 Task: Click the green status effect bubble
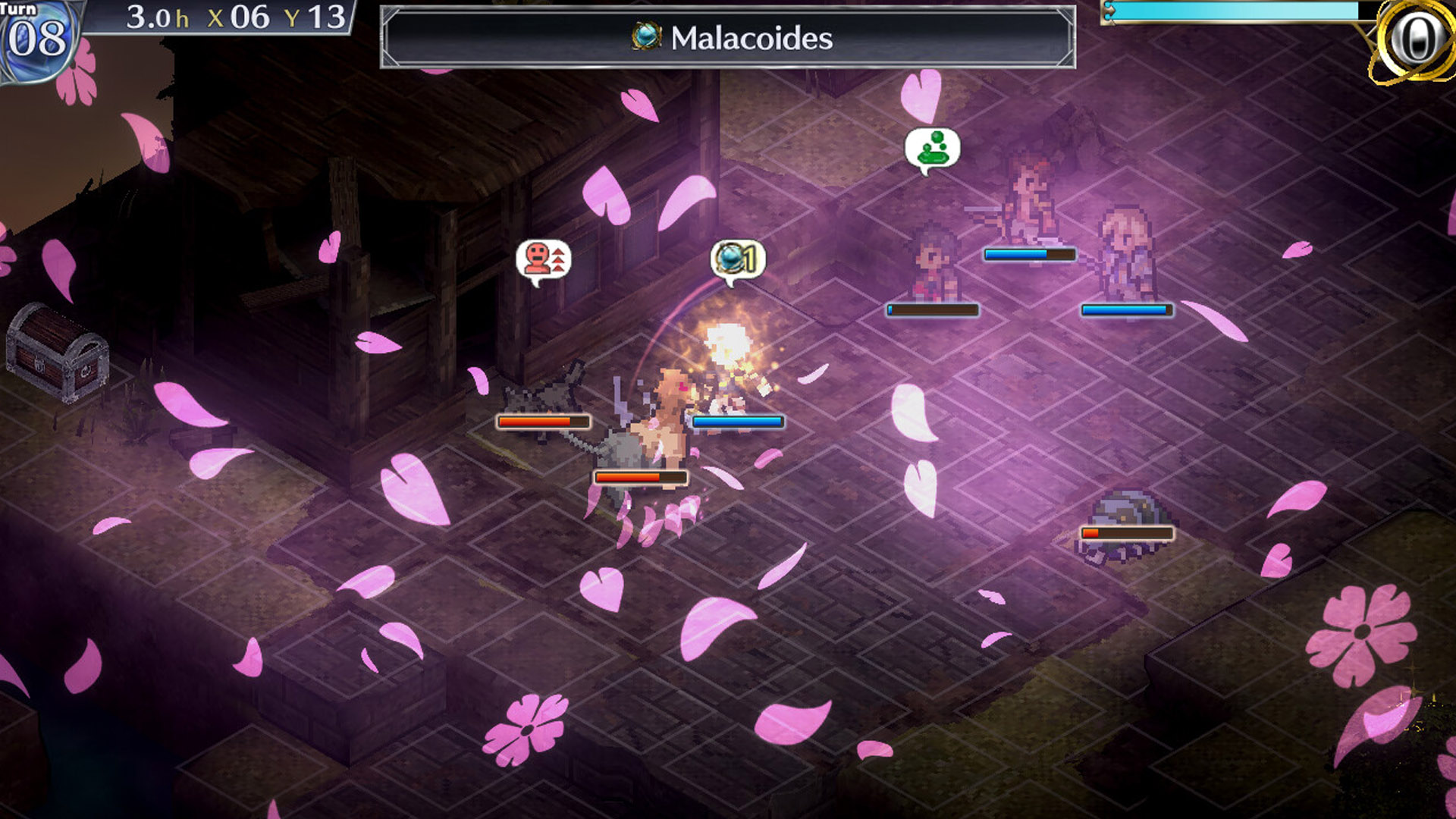[932, 149]
